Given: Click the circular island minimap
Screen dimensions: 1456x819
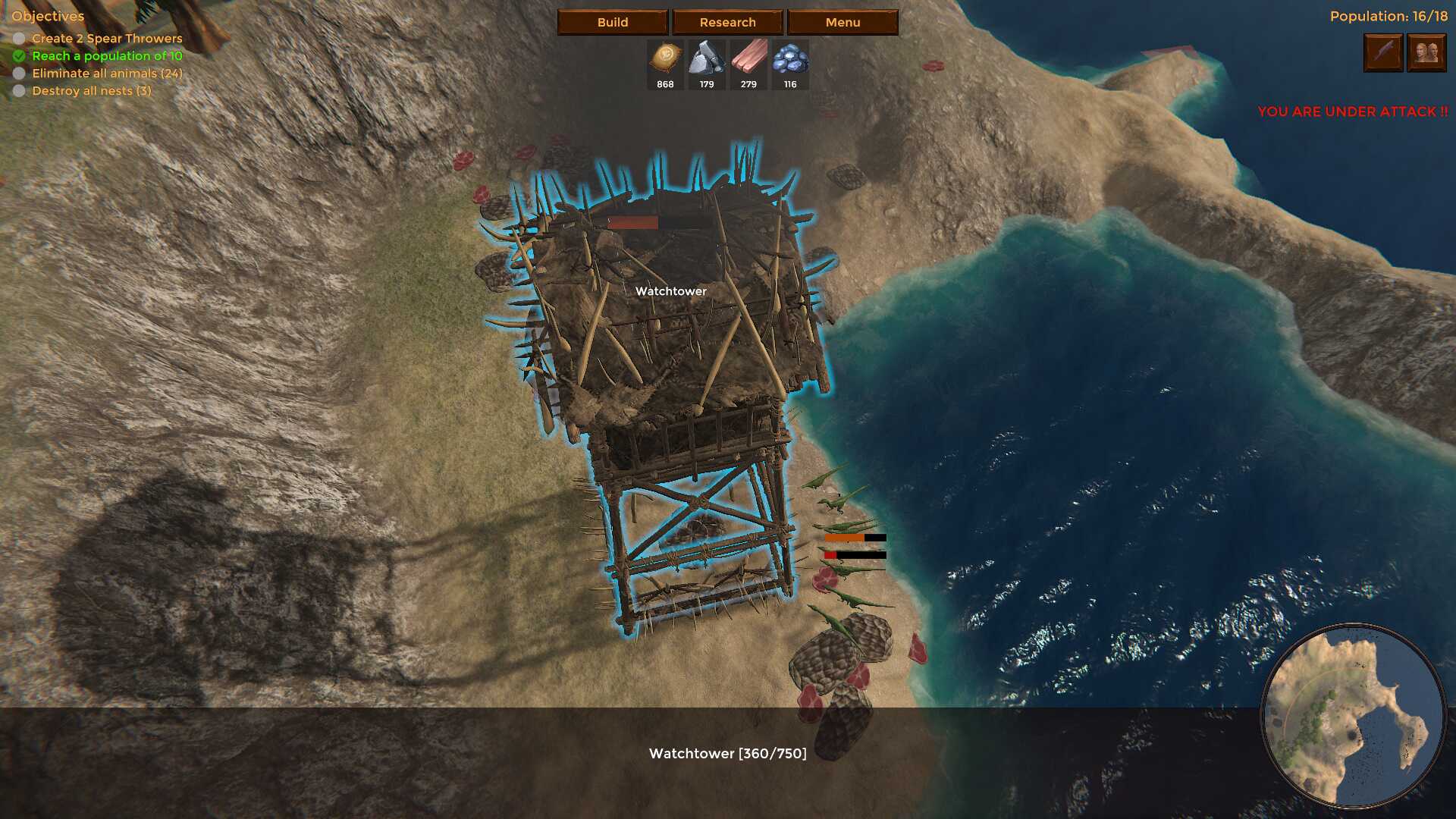Looking at the screenshot, I should click(x=1353, y=716).
